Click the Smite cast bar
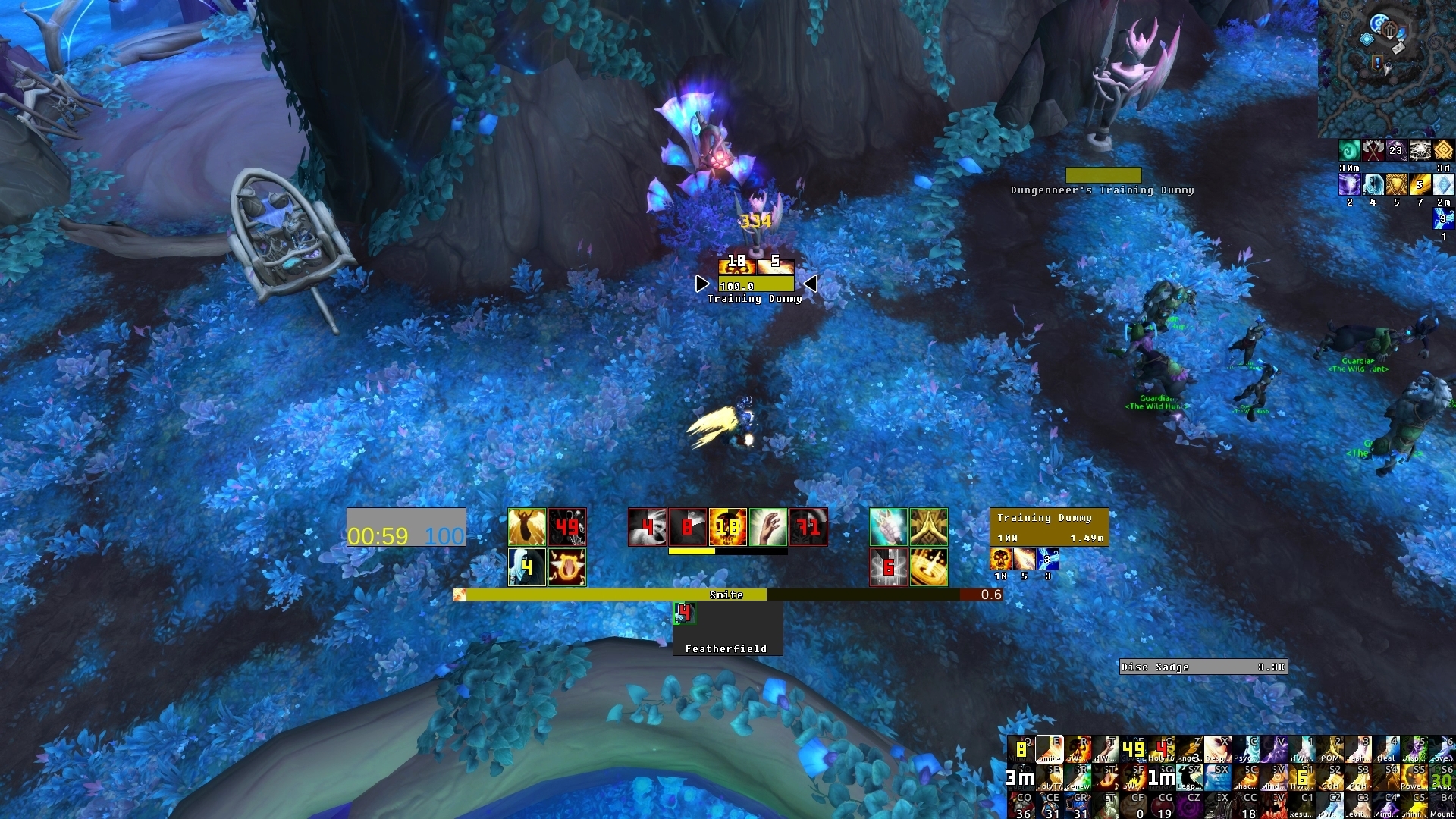1456x819 pixels. [x=726, y=595]
